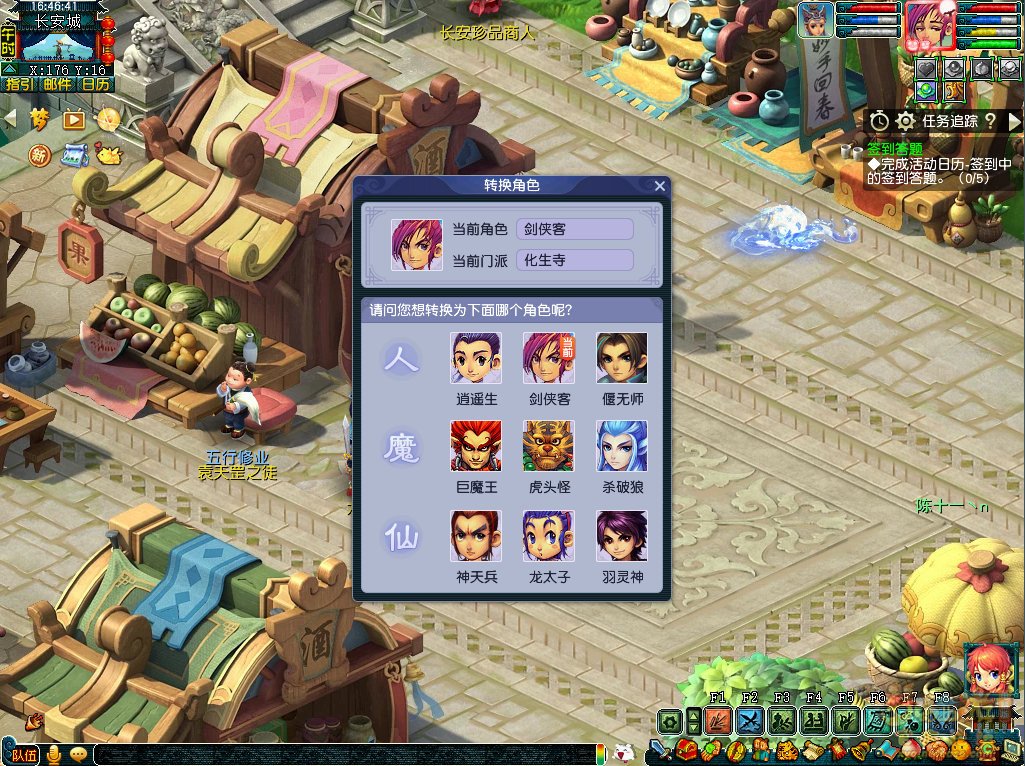The height and width of the screenshot is (766, 1025).
Task: Pick the 巨魔王 character
Action: [476, 446]
